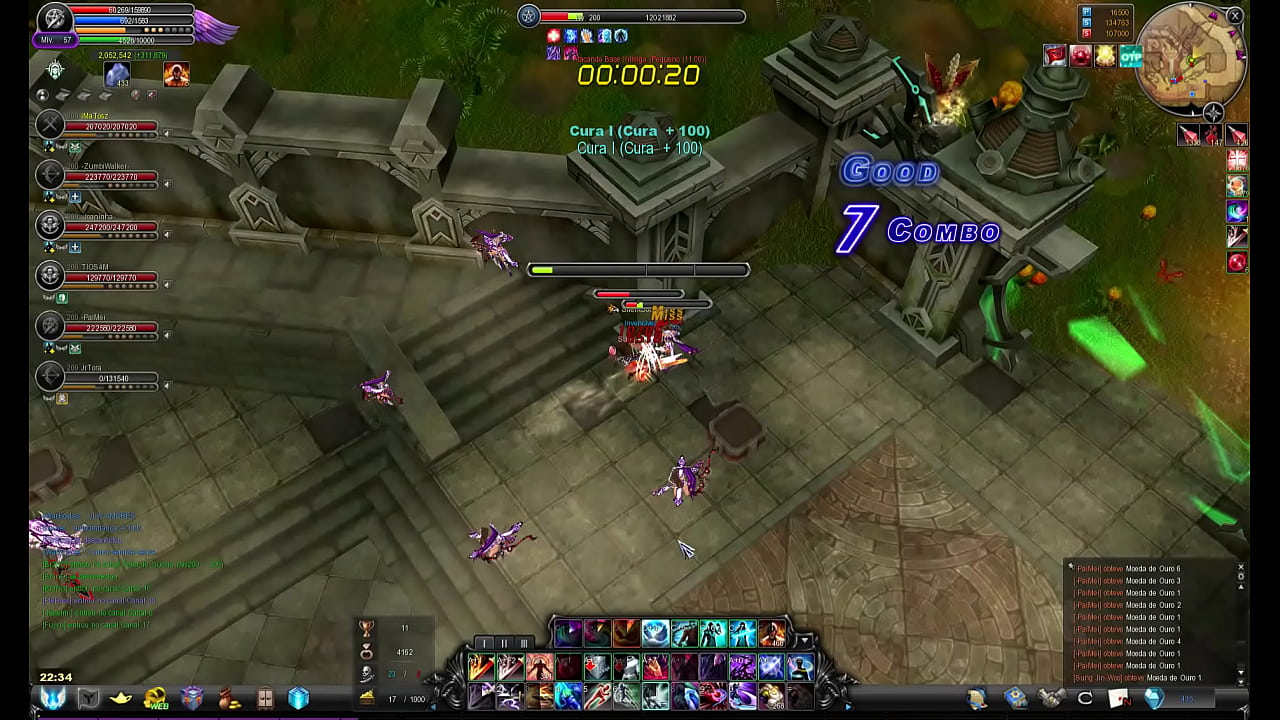Activate the flaming sword slash skill

point(481,667)
